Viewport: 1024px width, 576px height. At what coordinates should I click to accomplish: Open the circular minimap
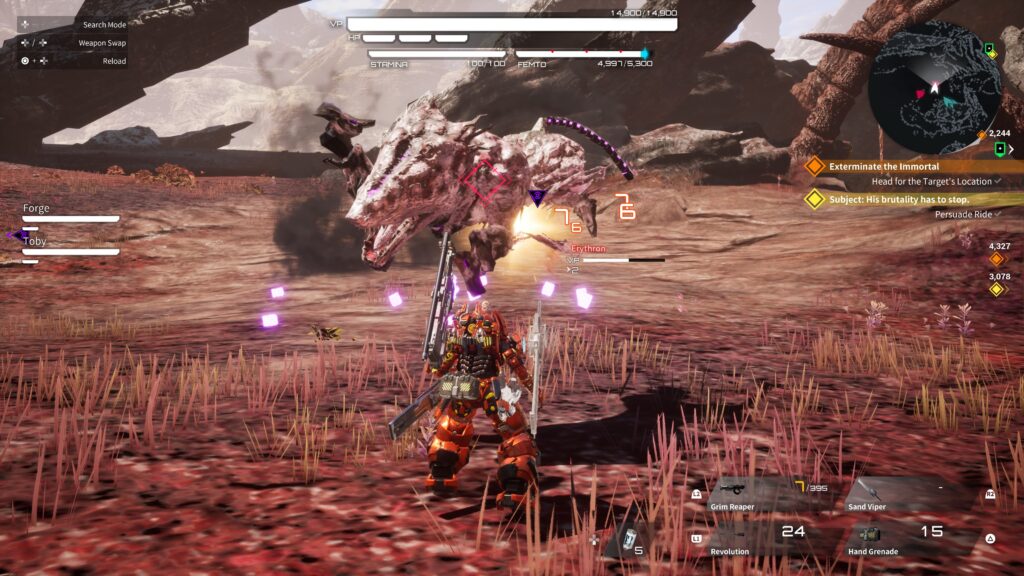(934, 88)
